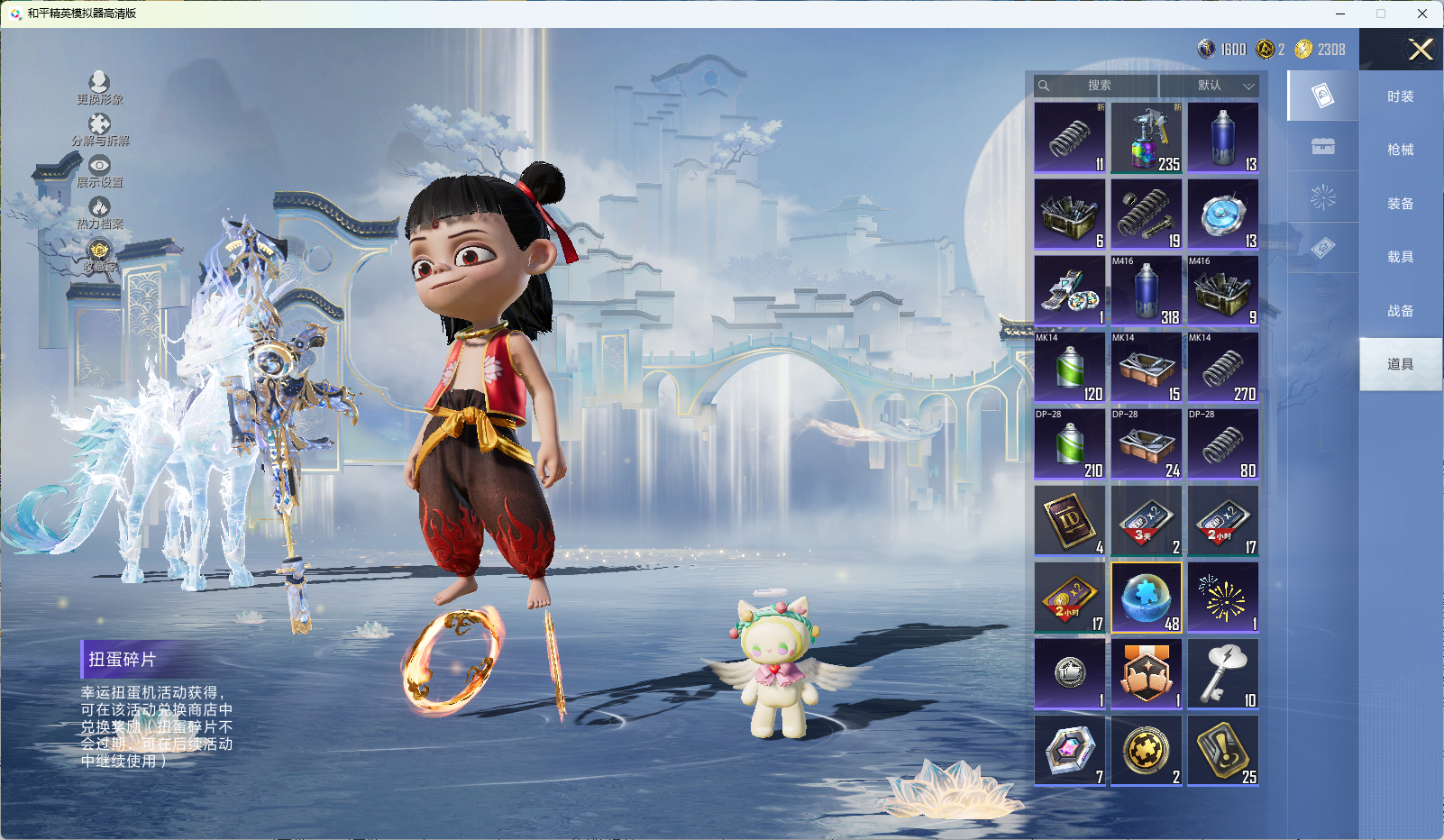Open 更换形象 option
This screenshot has height=840, width=1444.
coord(99,88)
